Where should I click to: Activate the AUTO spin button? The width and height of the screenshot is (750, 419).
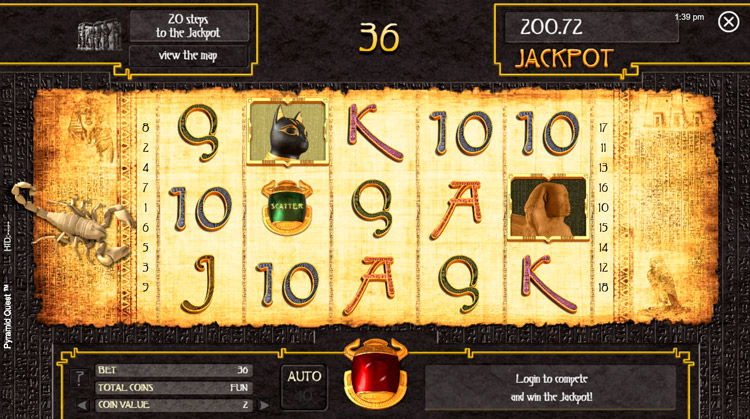[304, 382]
